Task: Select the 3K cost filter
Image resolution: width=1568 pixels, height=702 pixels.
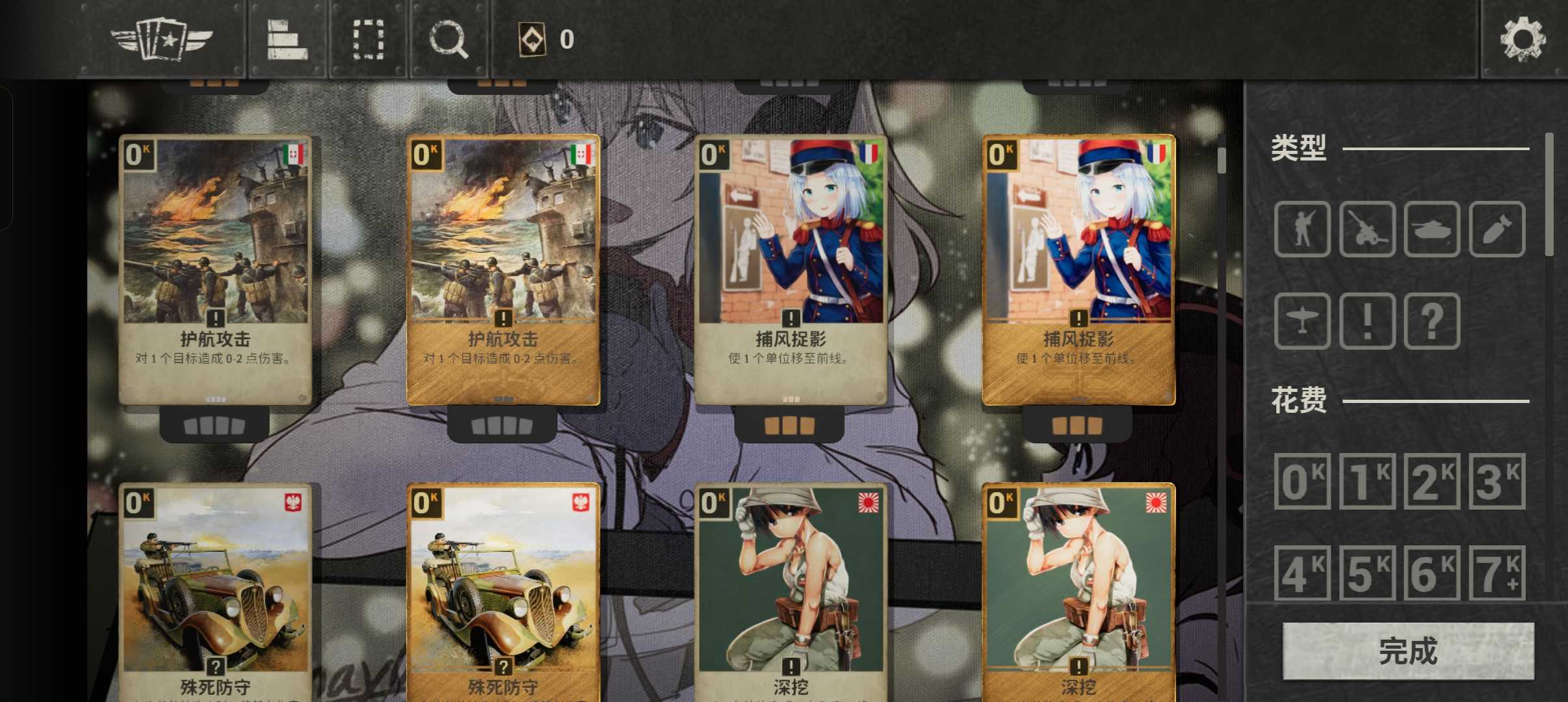Action: [1497, 481]
